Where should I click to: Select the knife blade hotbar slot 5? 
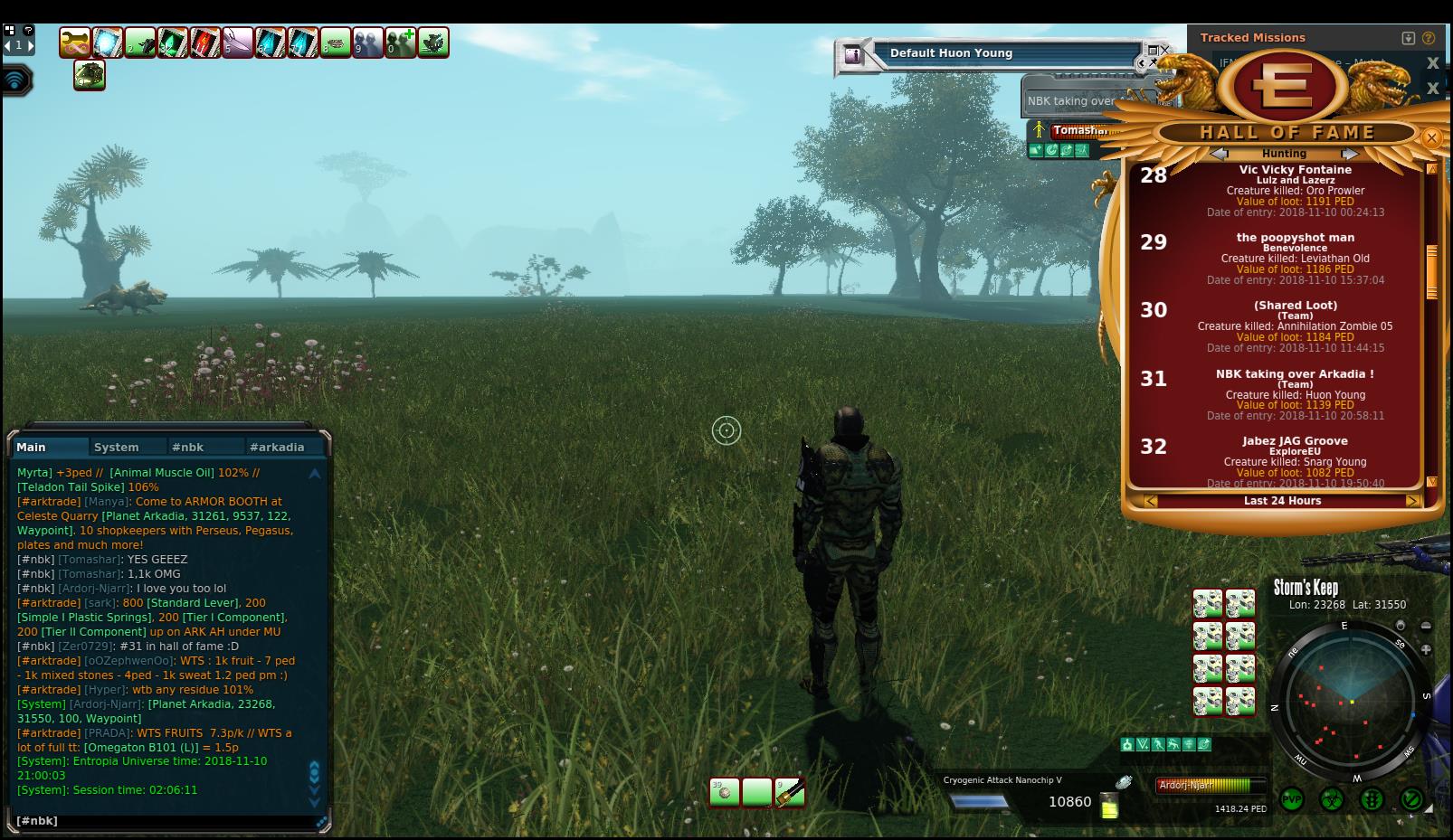(x=238, y=42)
